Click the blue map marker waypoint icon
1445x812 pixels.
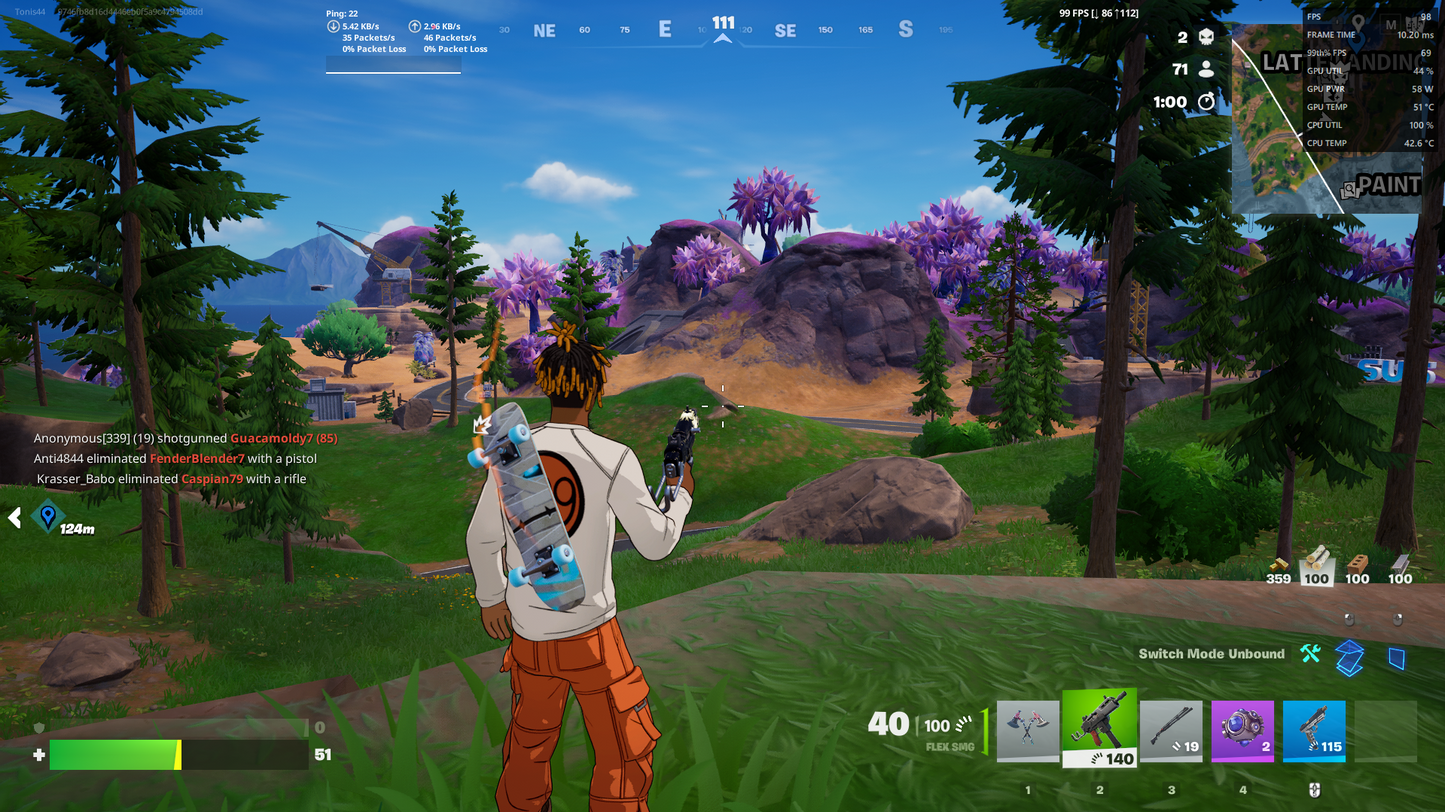47,517
